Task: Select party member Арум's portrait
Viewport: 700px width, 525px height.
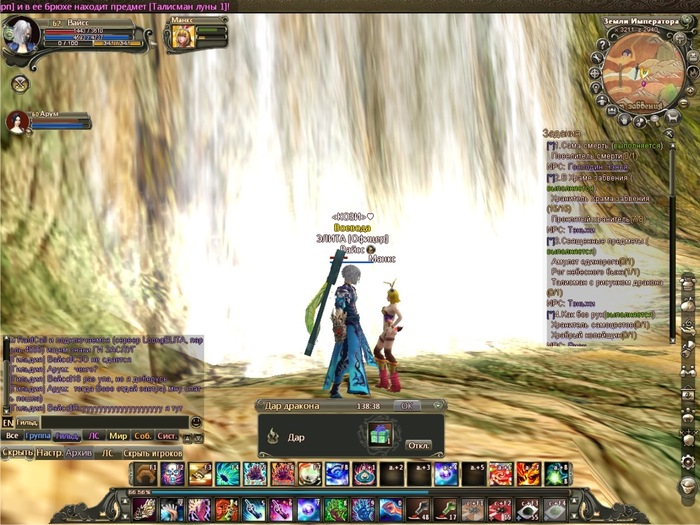Action: point(17,122)
